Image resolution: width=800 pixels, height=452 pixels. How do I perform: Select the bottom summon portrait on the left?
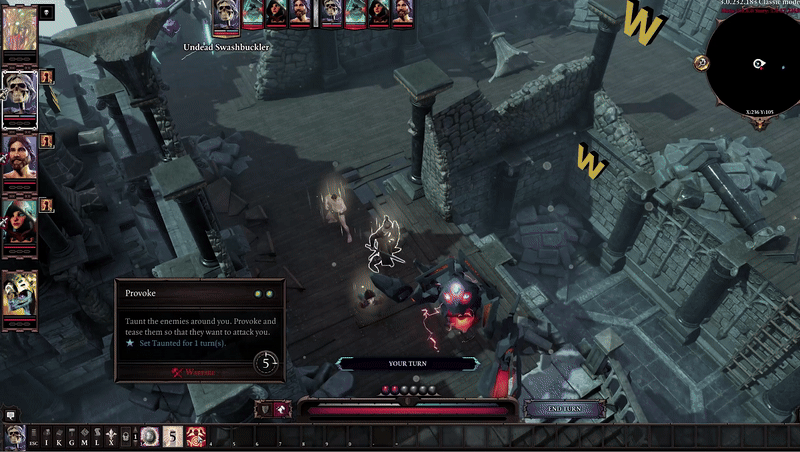coord(19,294)
